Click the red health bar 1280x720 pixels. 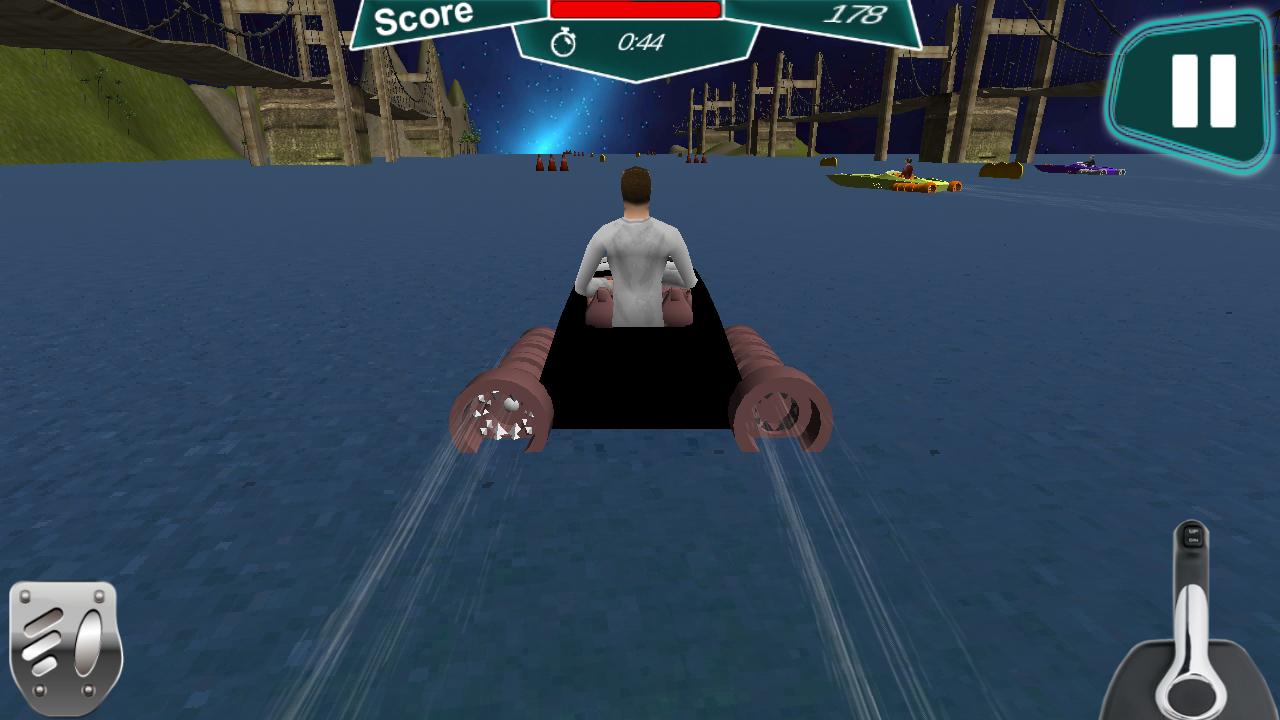click(635, 10)
